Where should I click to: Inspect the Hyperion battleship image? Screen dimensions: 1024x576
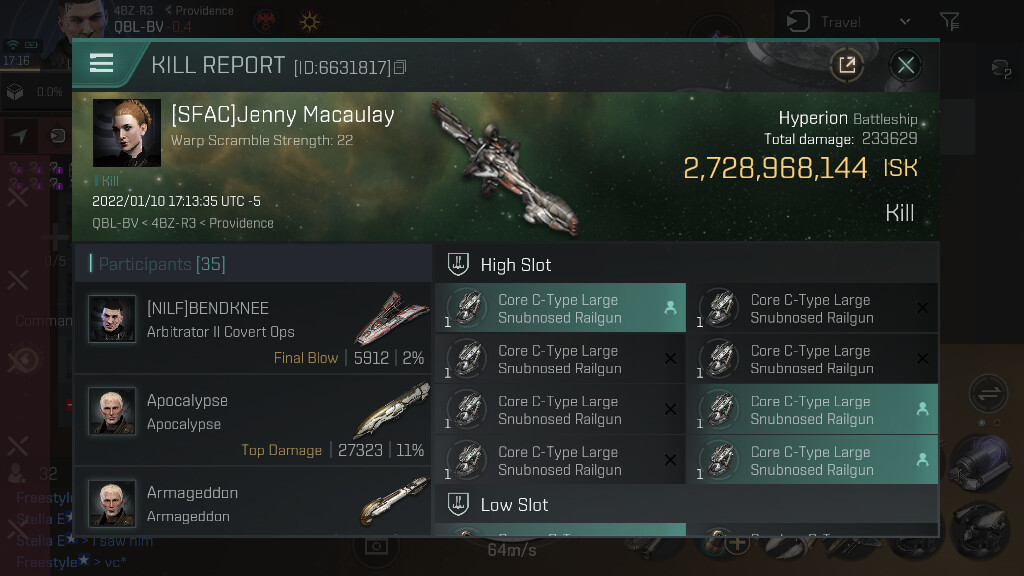pyautogui.click(x=505, y=167)
